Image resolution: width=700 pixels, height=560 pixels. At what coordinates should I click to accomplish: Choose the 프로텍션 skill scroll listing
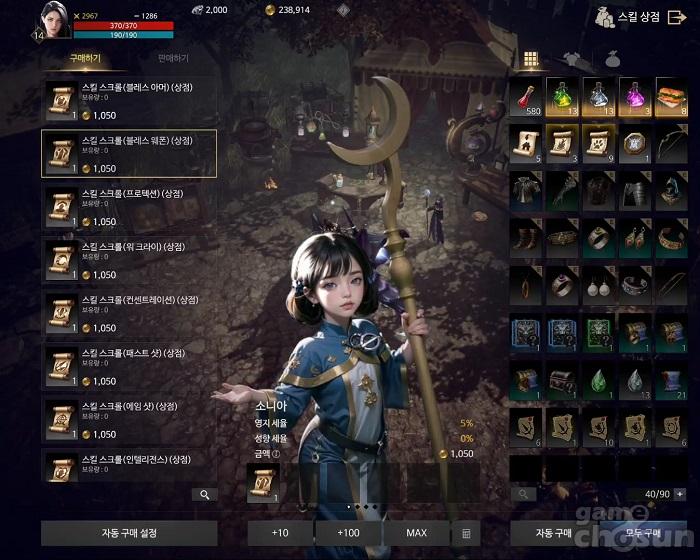[129, 207]
